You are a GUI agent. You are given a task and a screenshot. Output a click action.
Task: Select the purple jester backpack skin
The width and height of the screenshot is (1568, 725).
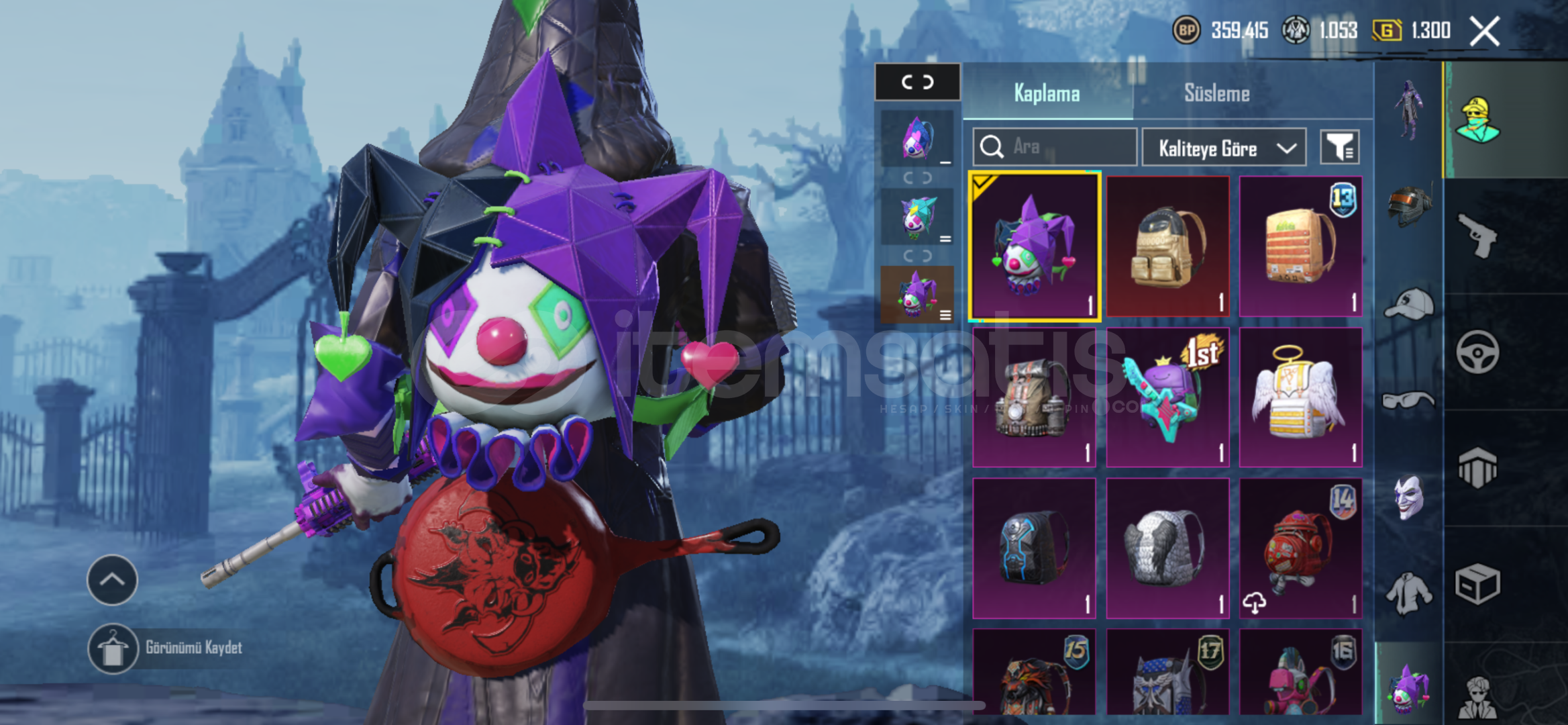tap(1034, 246)
